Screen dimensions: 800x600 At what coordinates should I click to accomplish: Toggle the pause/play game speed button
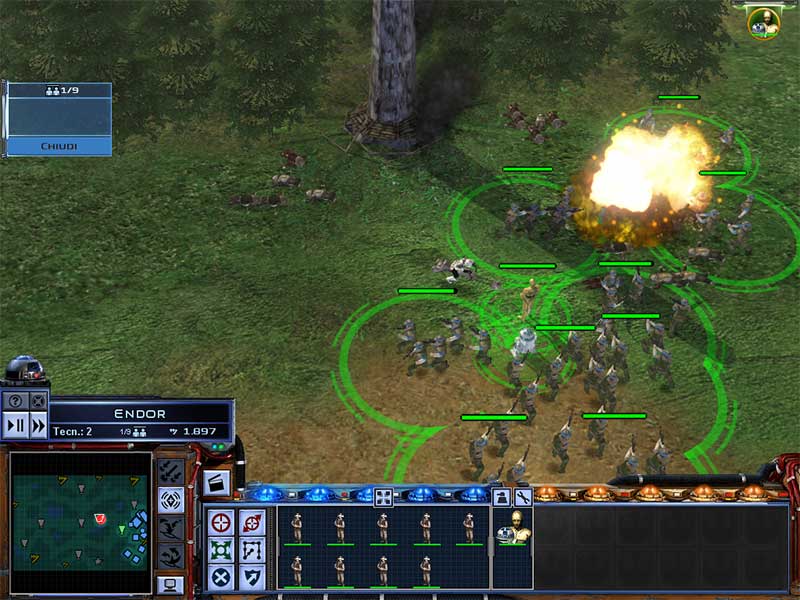click(16, 425)
